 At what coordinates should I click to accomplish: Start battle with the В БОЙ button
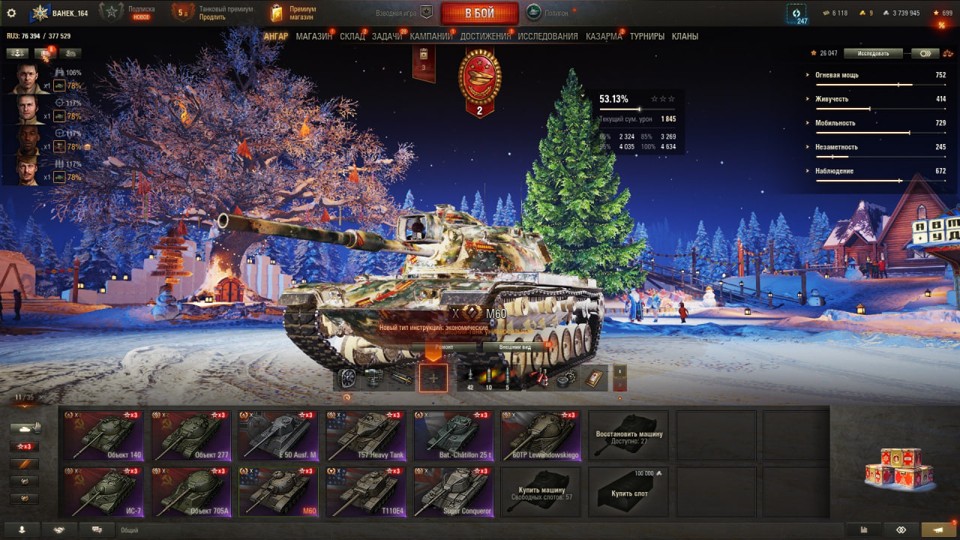(x=479, y=13)
